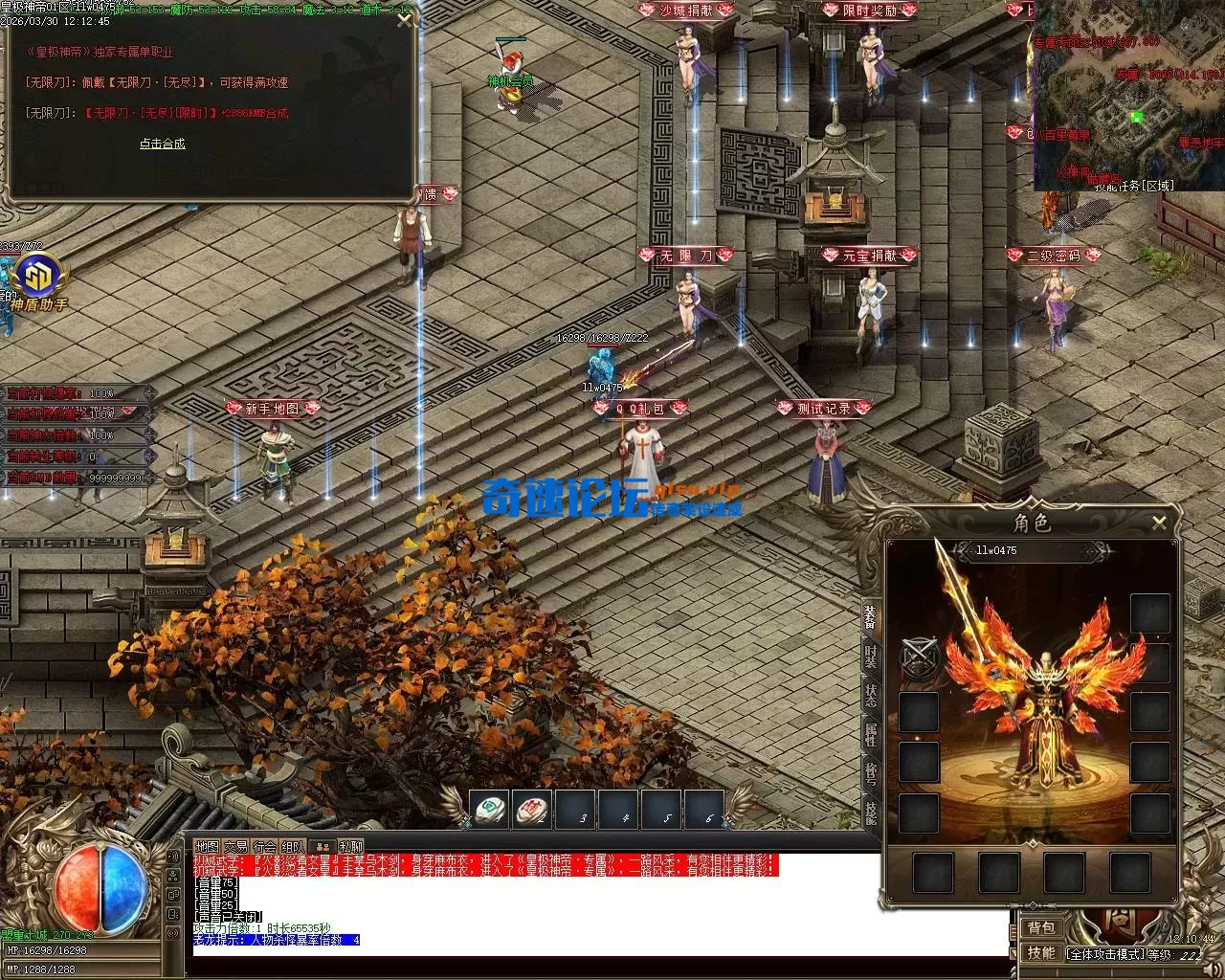Use the green potion in hotbar slot 1

490,810
